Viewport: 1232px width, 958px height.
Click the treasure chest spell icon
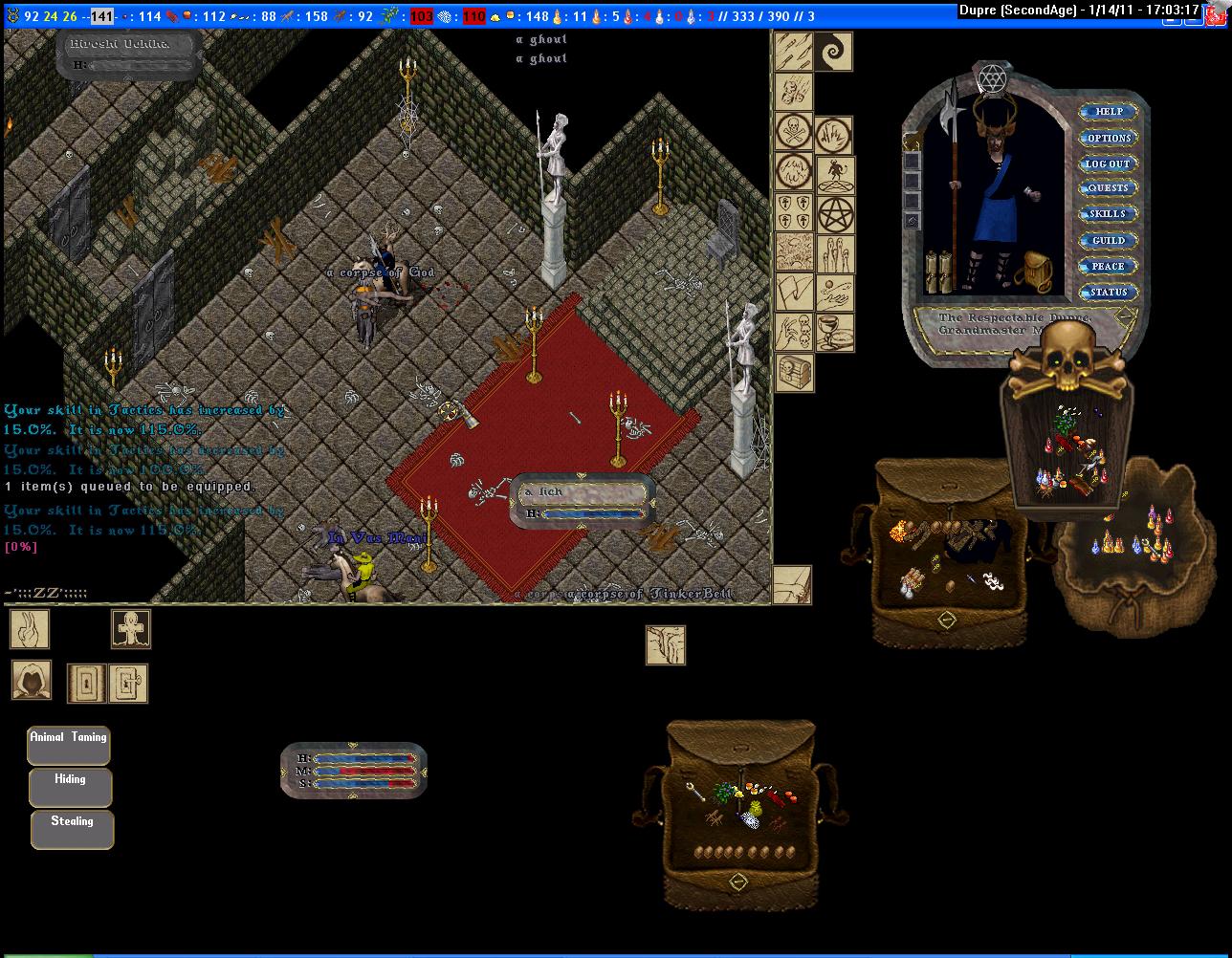(x=794, y=373)
